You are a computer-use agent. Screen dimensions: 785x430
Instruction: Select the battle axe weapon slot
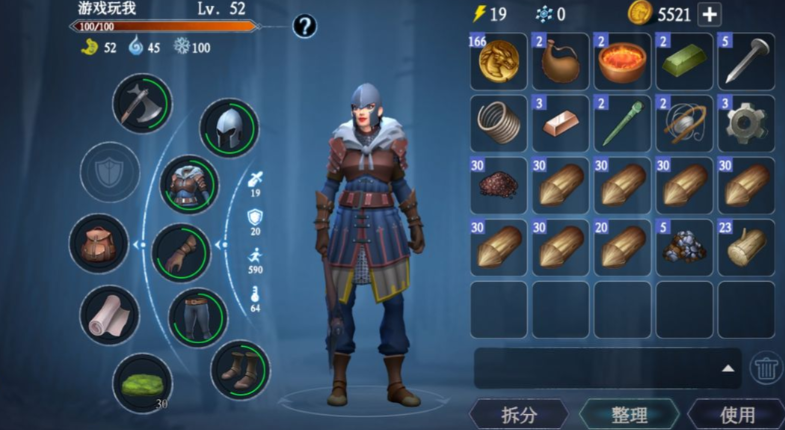point(141,103)
